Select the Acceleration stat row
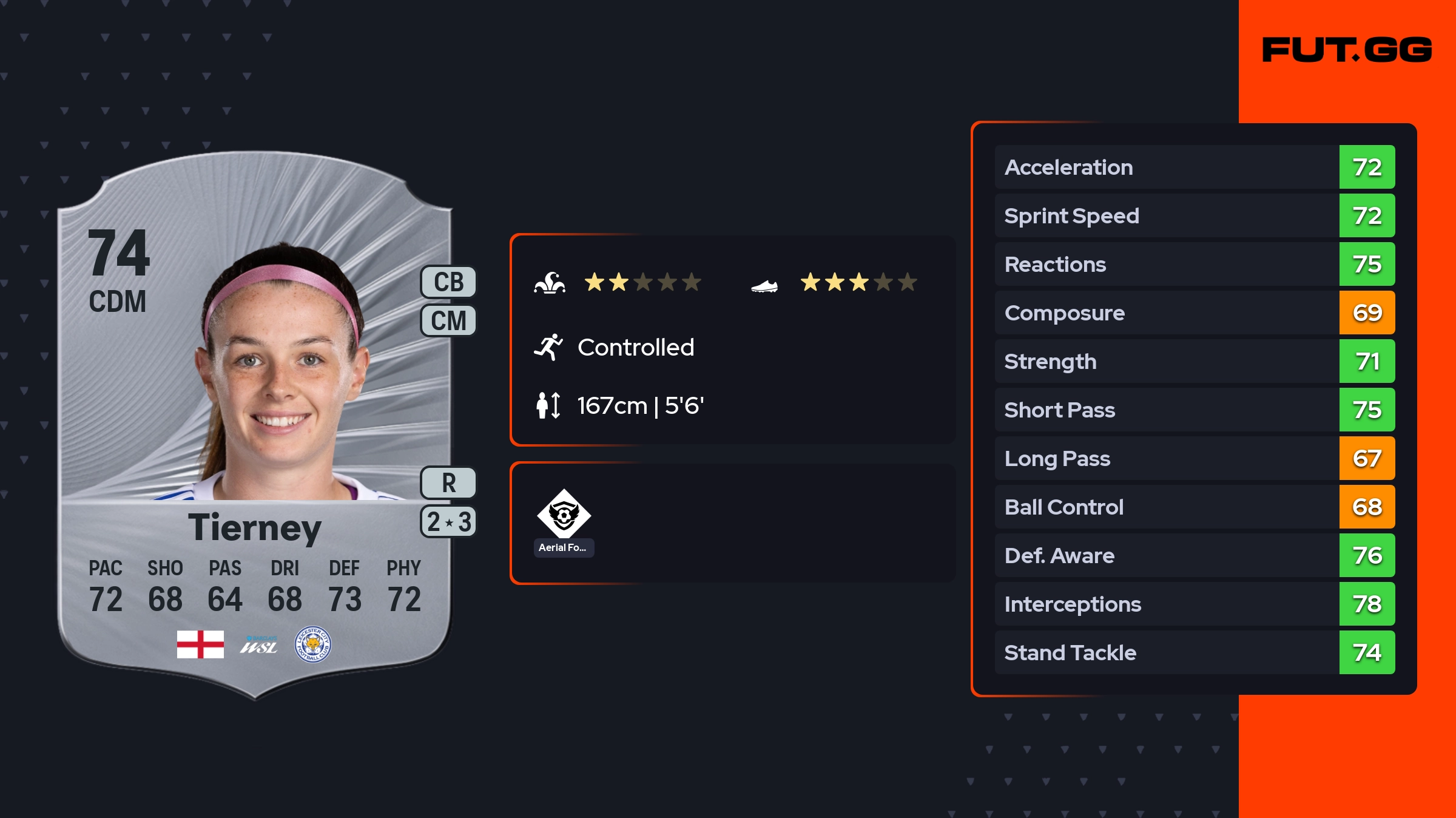The height and width of the screenshot is (818, 1456). 1194,167
